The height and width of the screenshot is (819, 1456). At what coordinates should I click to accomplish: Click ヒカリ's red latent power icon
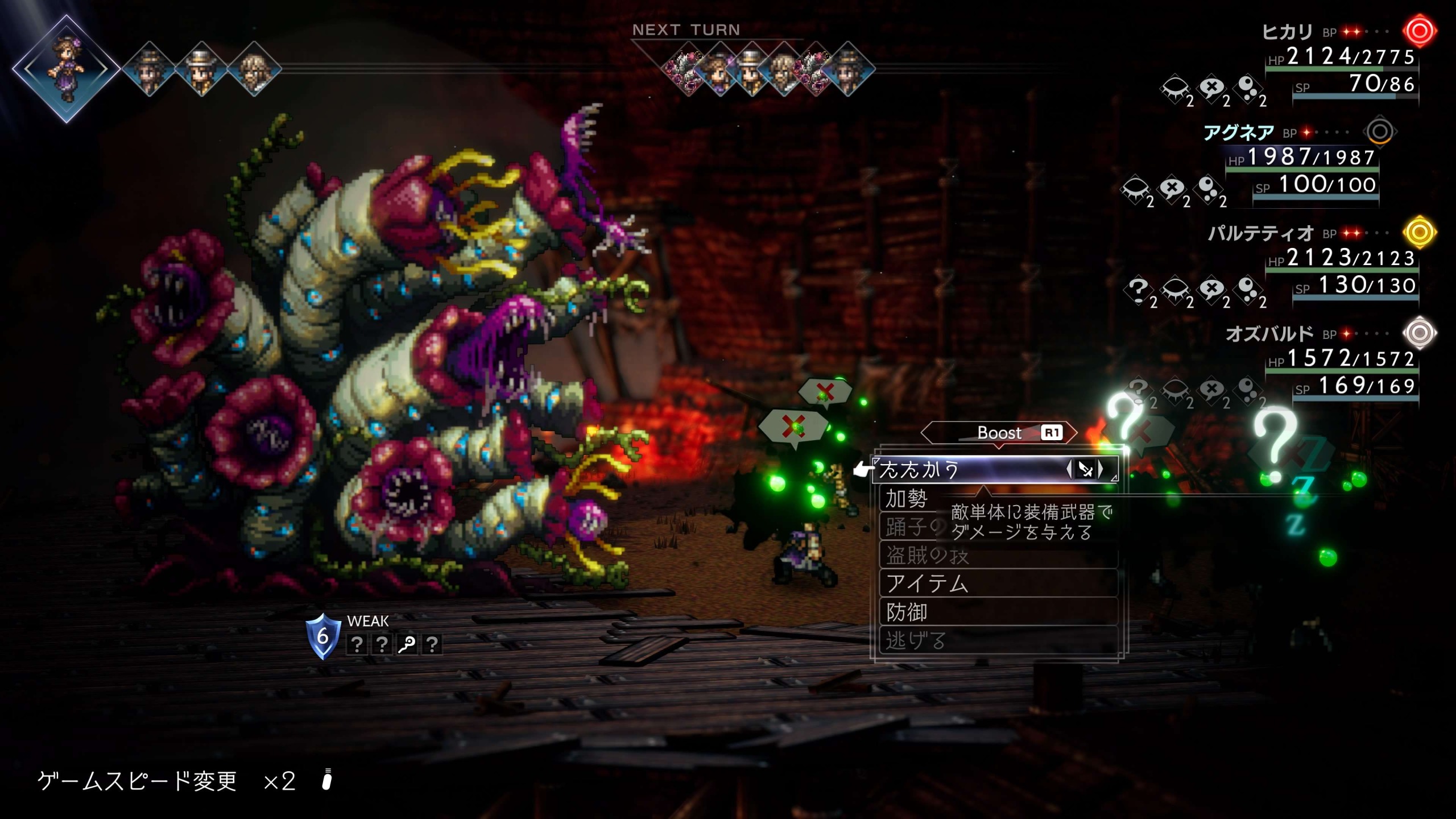click(1418, 31)
